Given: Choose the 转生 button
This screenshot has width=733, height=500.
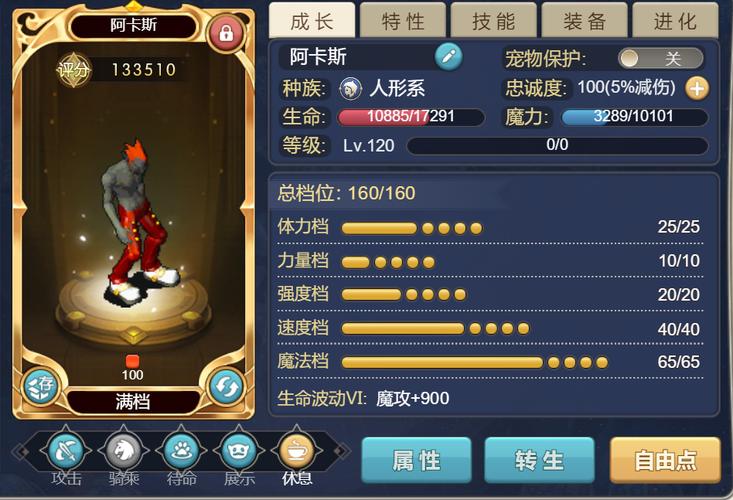Looking at the screenshot, I should tap(540, 460).
